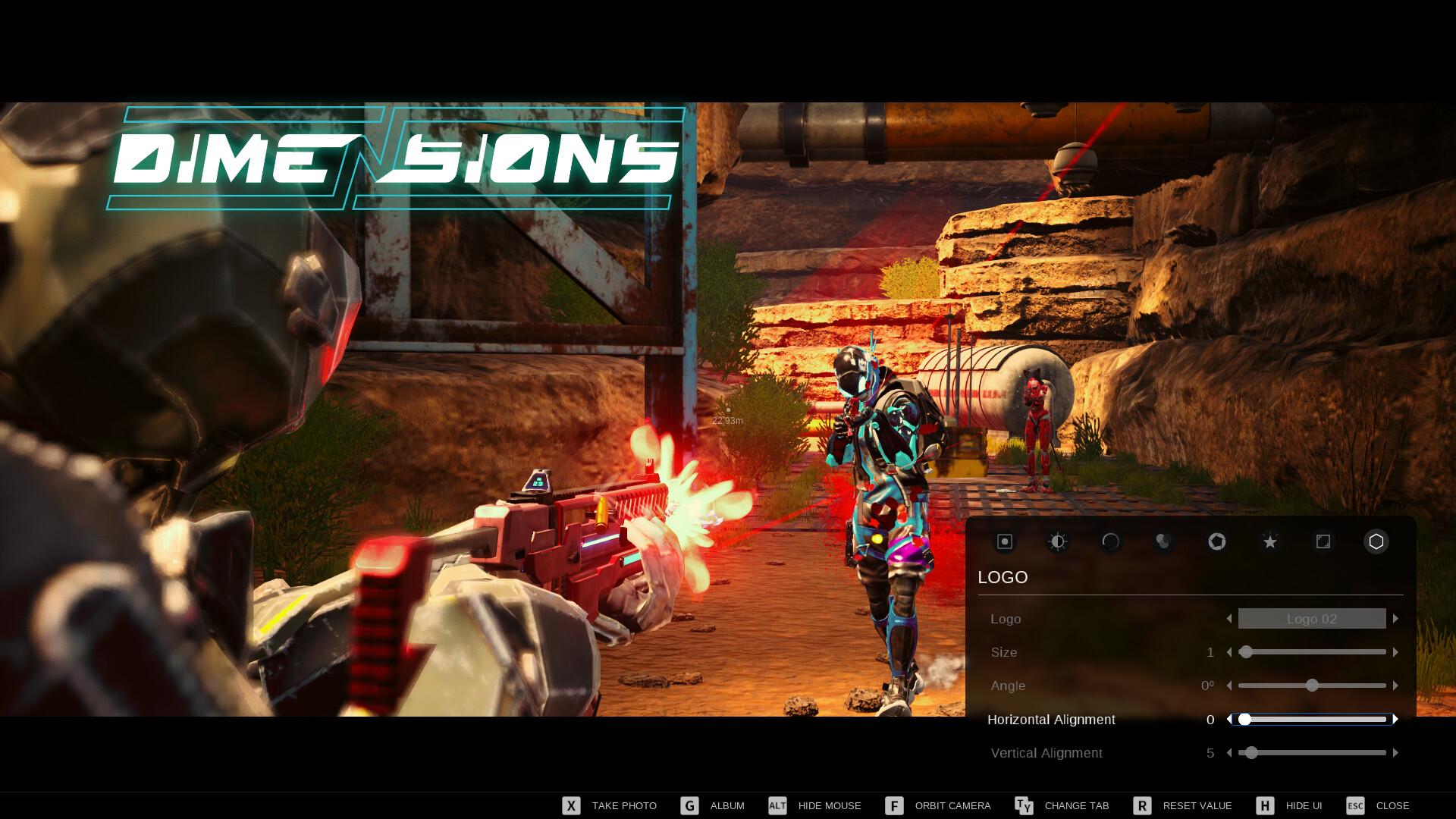Go to previous logo with left arrow
The image size is (1456, 819).
1229,619
